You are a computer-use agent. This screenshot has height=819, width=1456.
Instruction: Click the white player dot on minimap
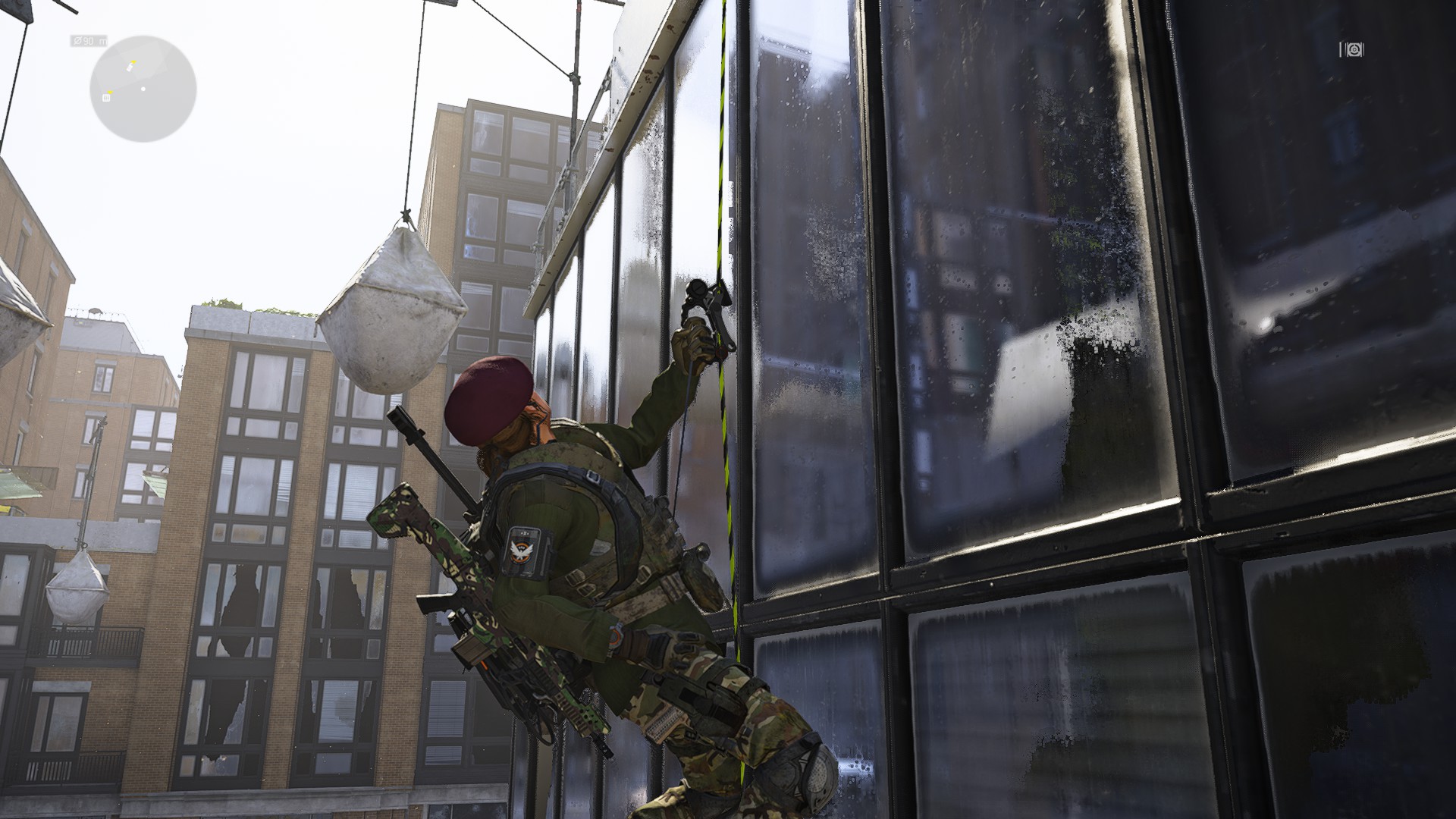tap(143, 89)
